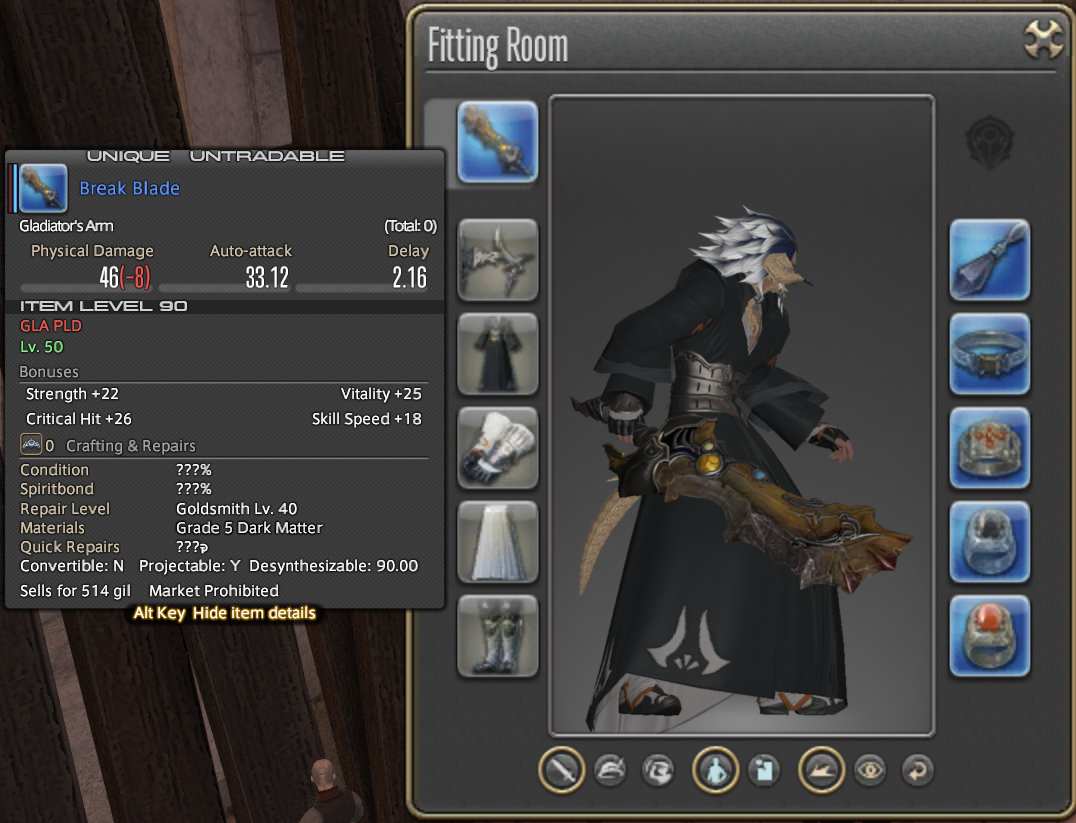Select the black robe body slot

click(497, 354)
